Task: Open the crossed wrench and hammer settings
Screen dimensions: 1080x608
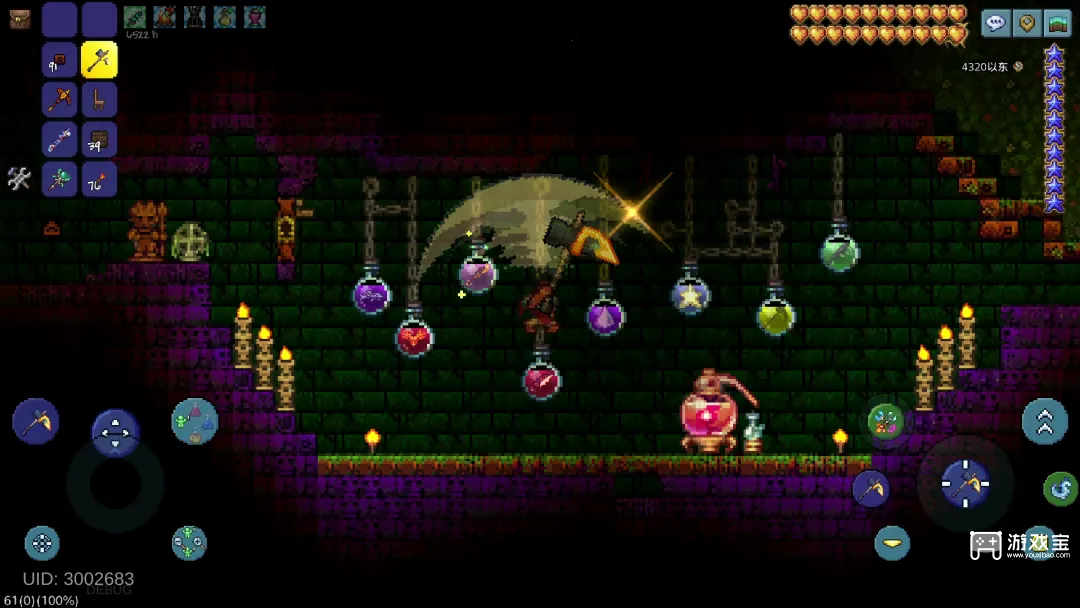Action: [20, 179]
